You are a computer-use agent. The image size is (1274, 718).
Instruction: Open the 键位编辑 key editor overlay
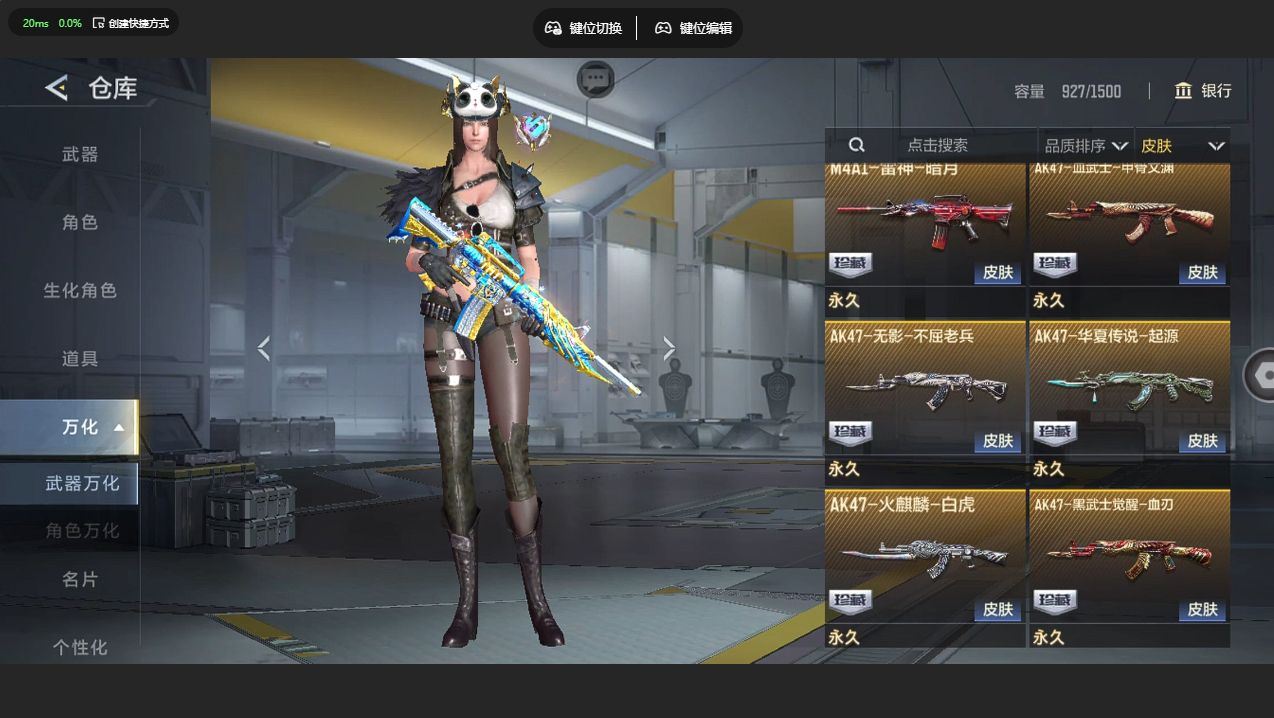[x=694, y=28]
